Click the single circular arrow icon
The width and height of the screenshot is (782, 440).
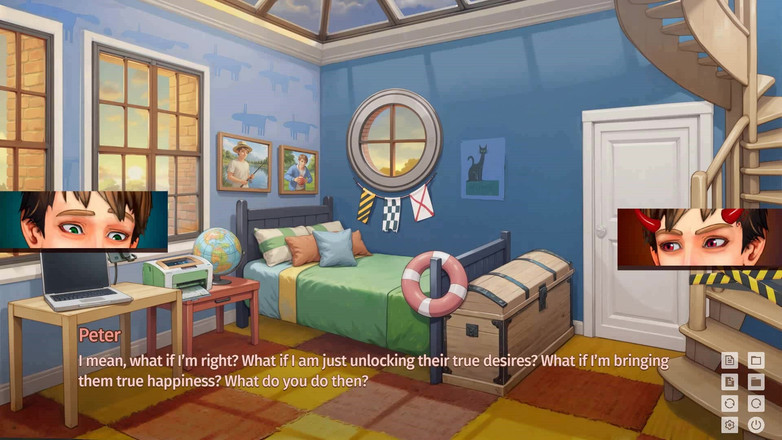pos(756,403)
